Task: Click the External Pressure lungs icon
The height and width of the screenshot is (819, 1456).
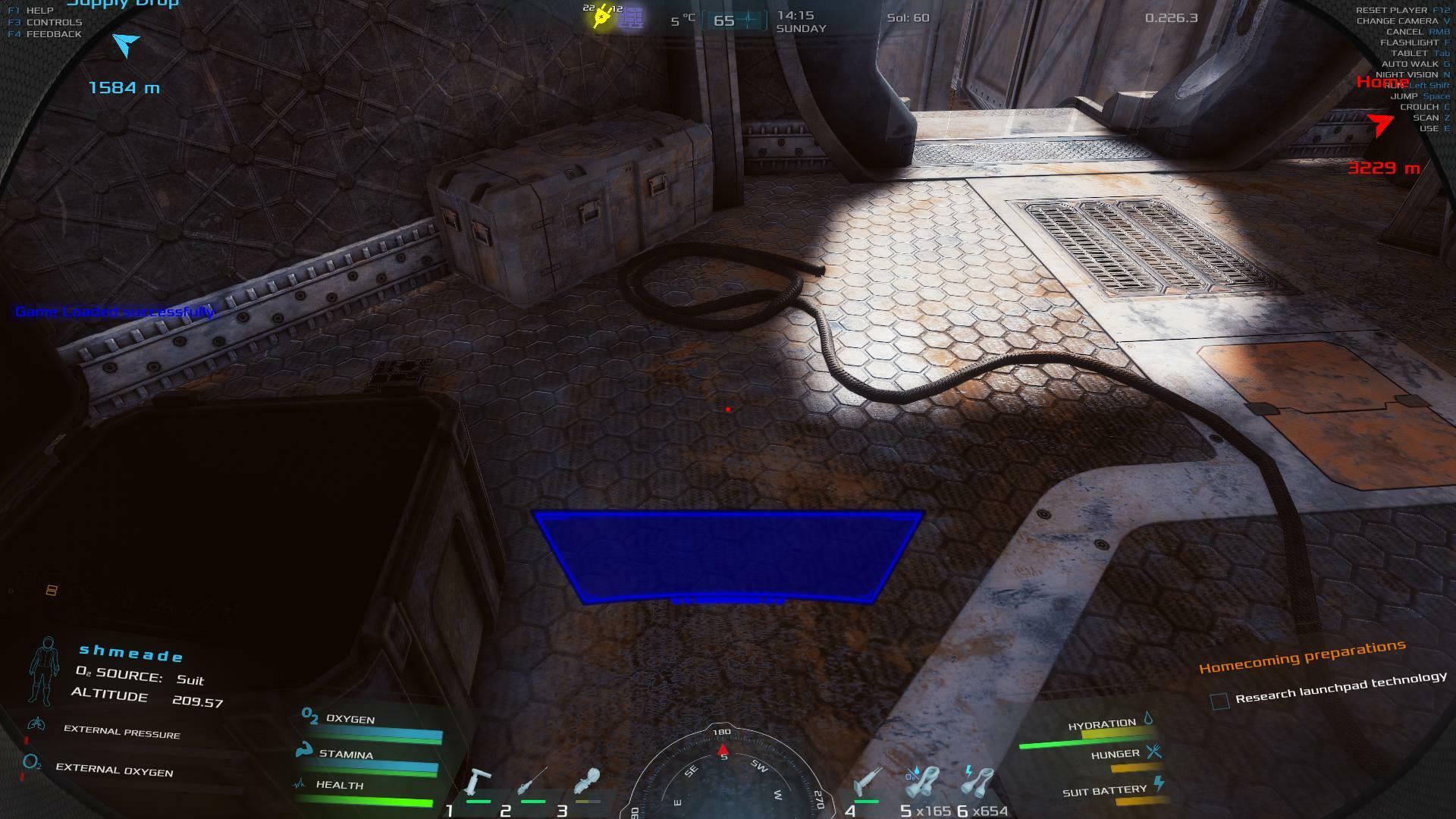Action: [x=35, y=725]
